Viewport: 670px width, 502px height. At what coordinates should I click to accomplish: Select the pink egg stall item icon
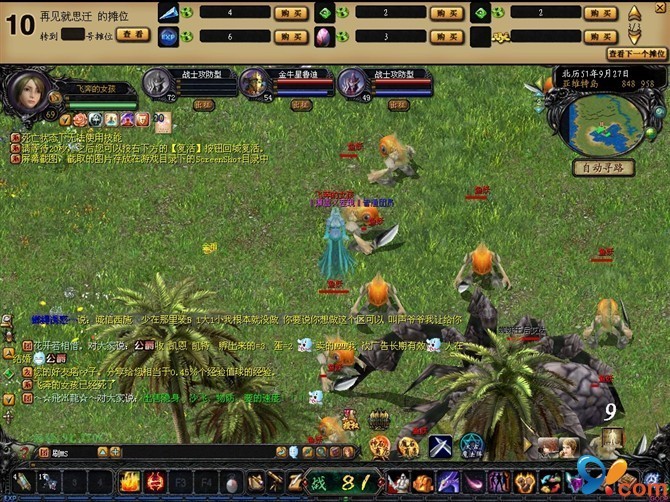[x=325, y=36]
